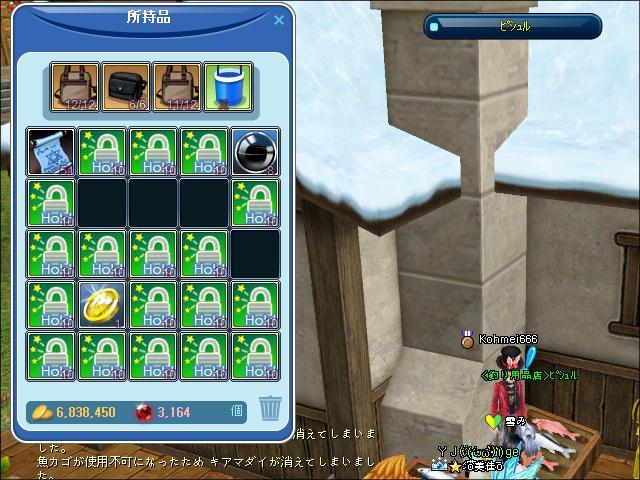The width and height of the screenshot is (640, 480).
Task: Select the bag tab showing 11/12
Action: (179, 88)
